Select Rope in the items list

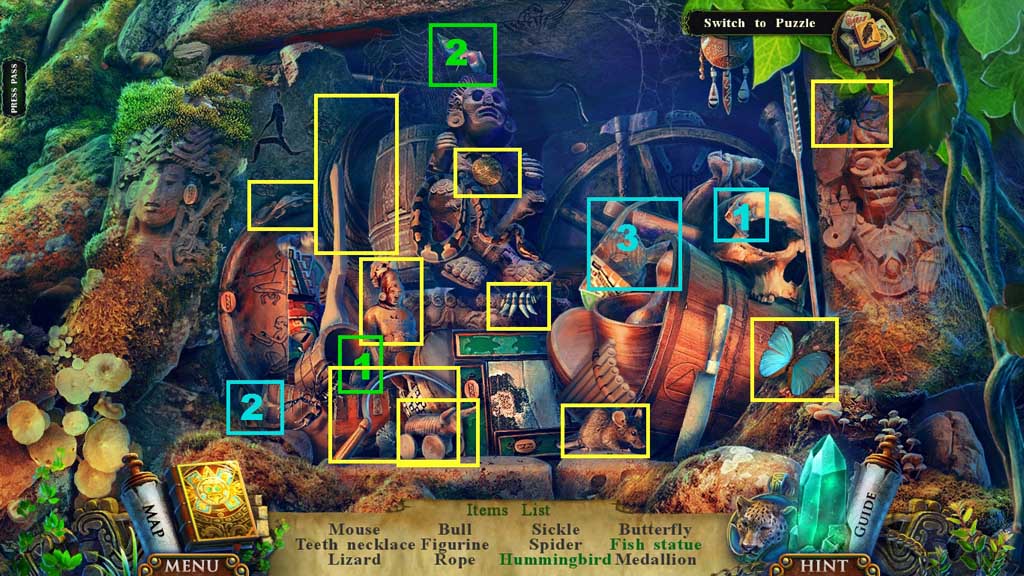click(x=455, y=560)
